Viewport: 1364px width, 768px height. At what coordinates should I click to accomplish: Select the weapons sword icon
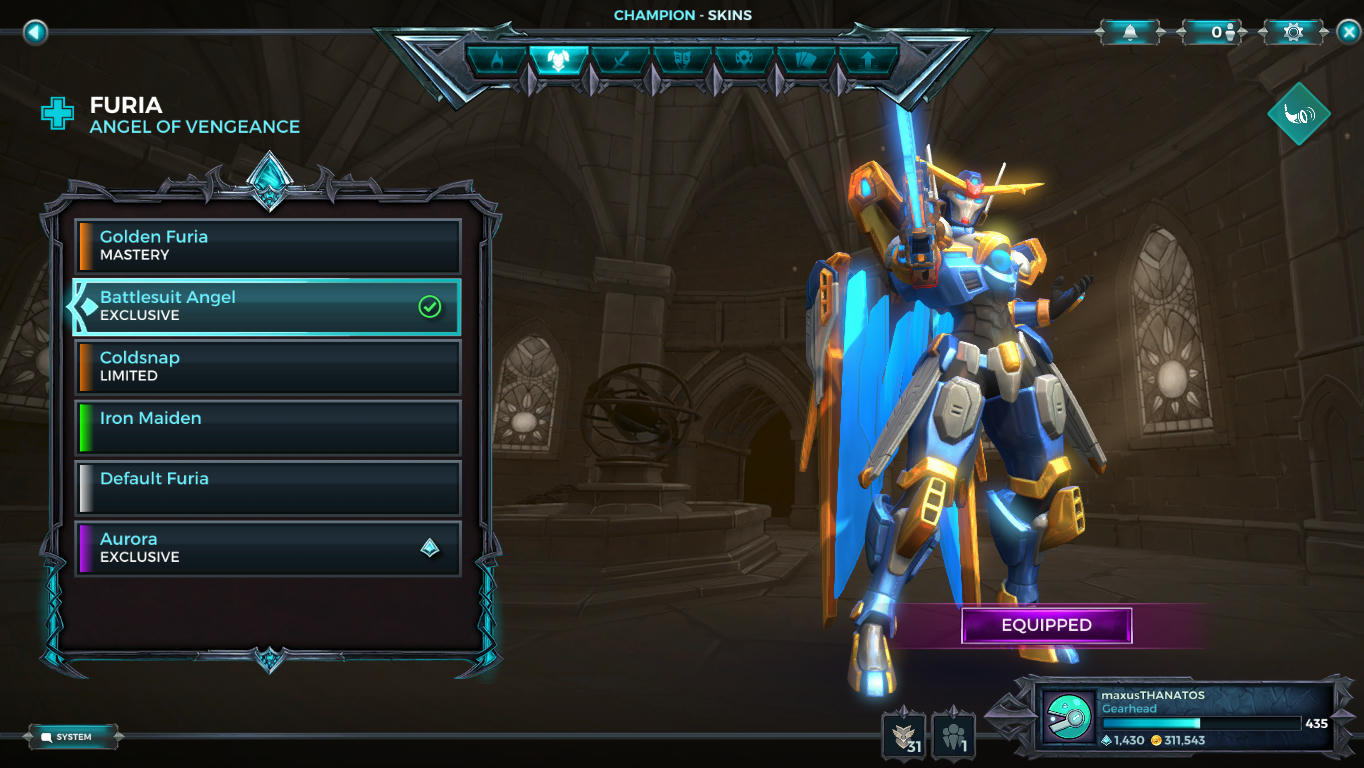(x=621, y=60)
